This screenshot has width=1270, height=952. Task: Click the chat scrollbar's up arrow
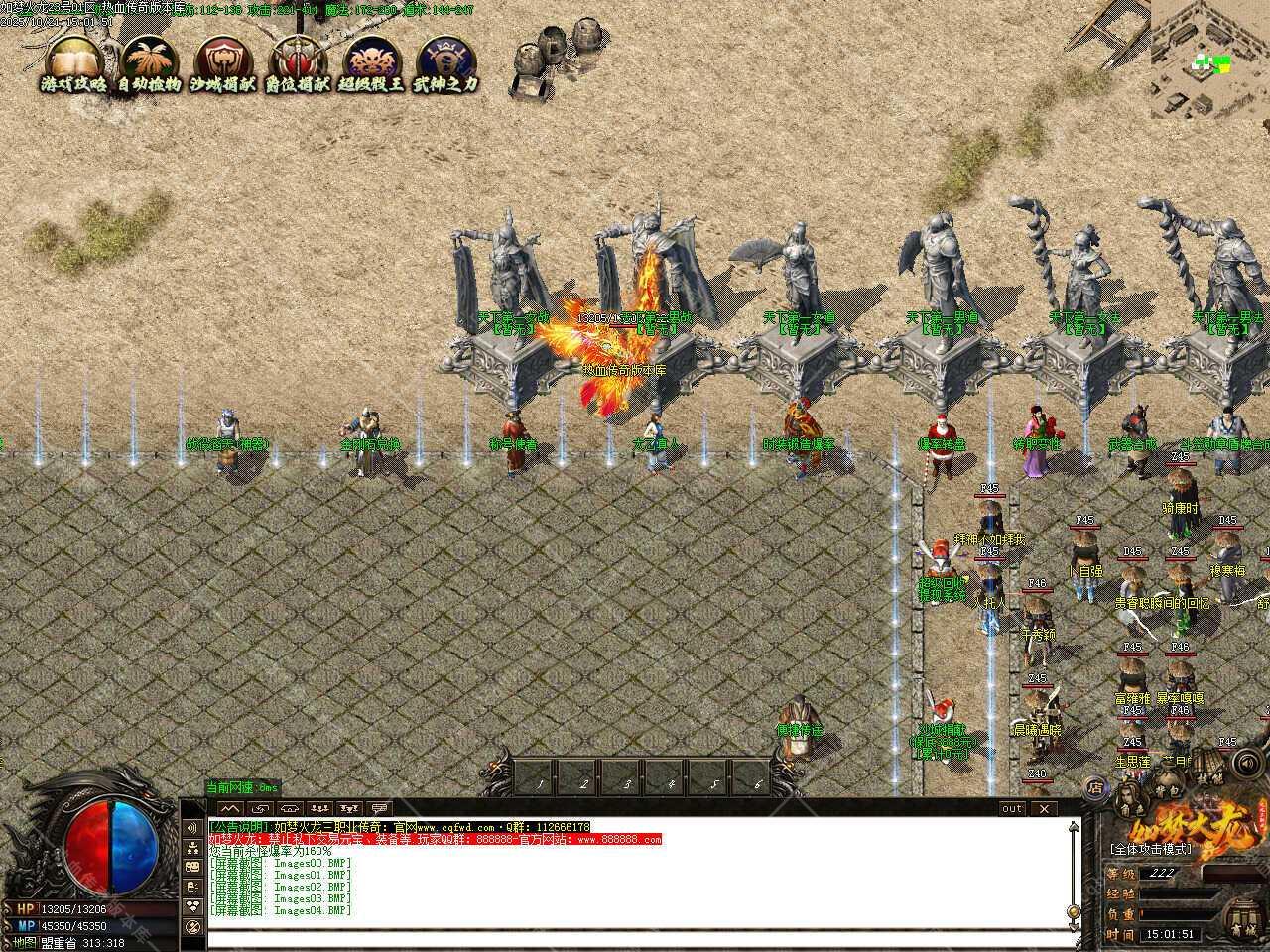pyautogui.click(x=1072, y=825)
